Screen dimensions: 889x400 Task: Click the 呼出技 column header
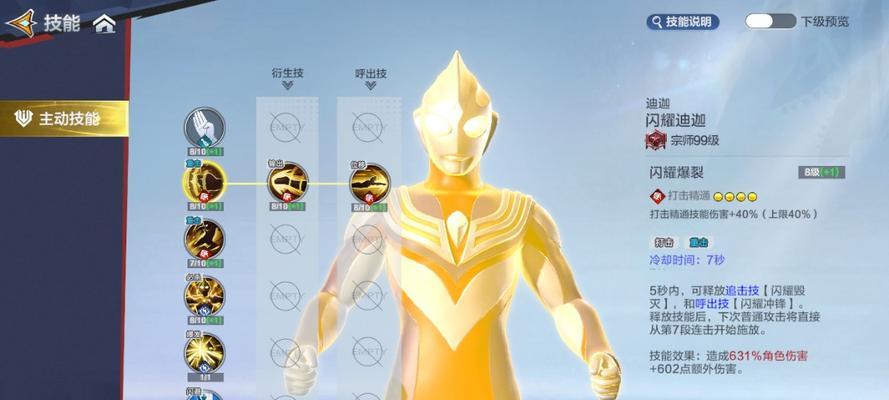370,74
